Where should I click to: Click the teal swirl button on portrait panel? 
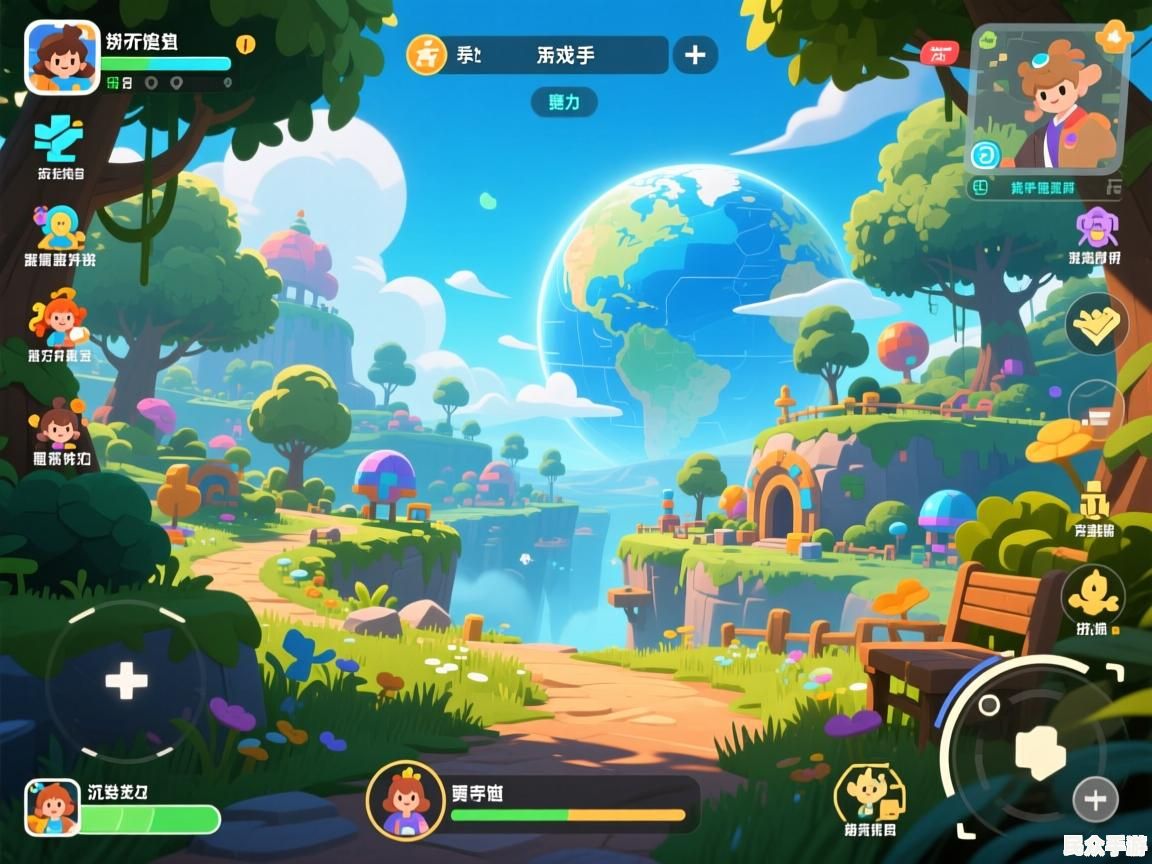[985, 155]
